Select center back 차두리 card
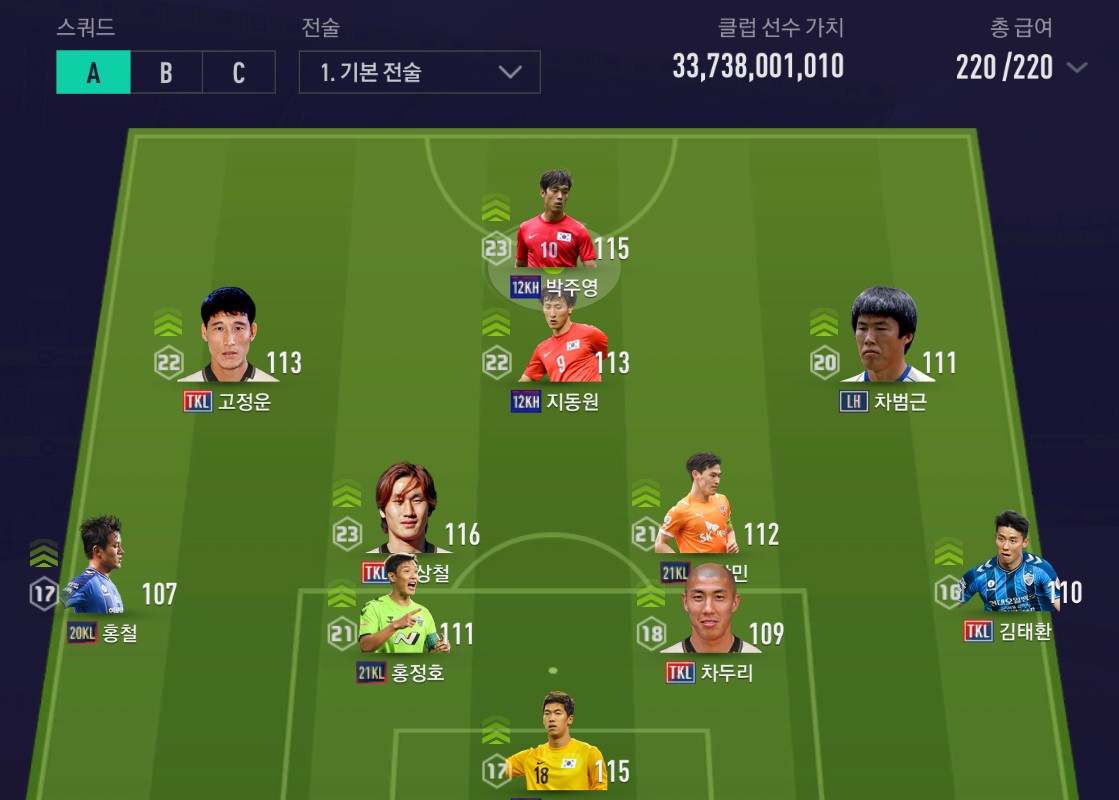 coord(710,612)
